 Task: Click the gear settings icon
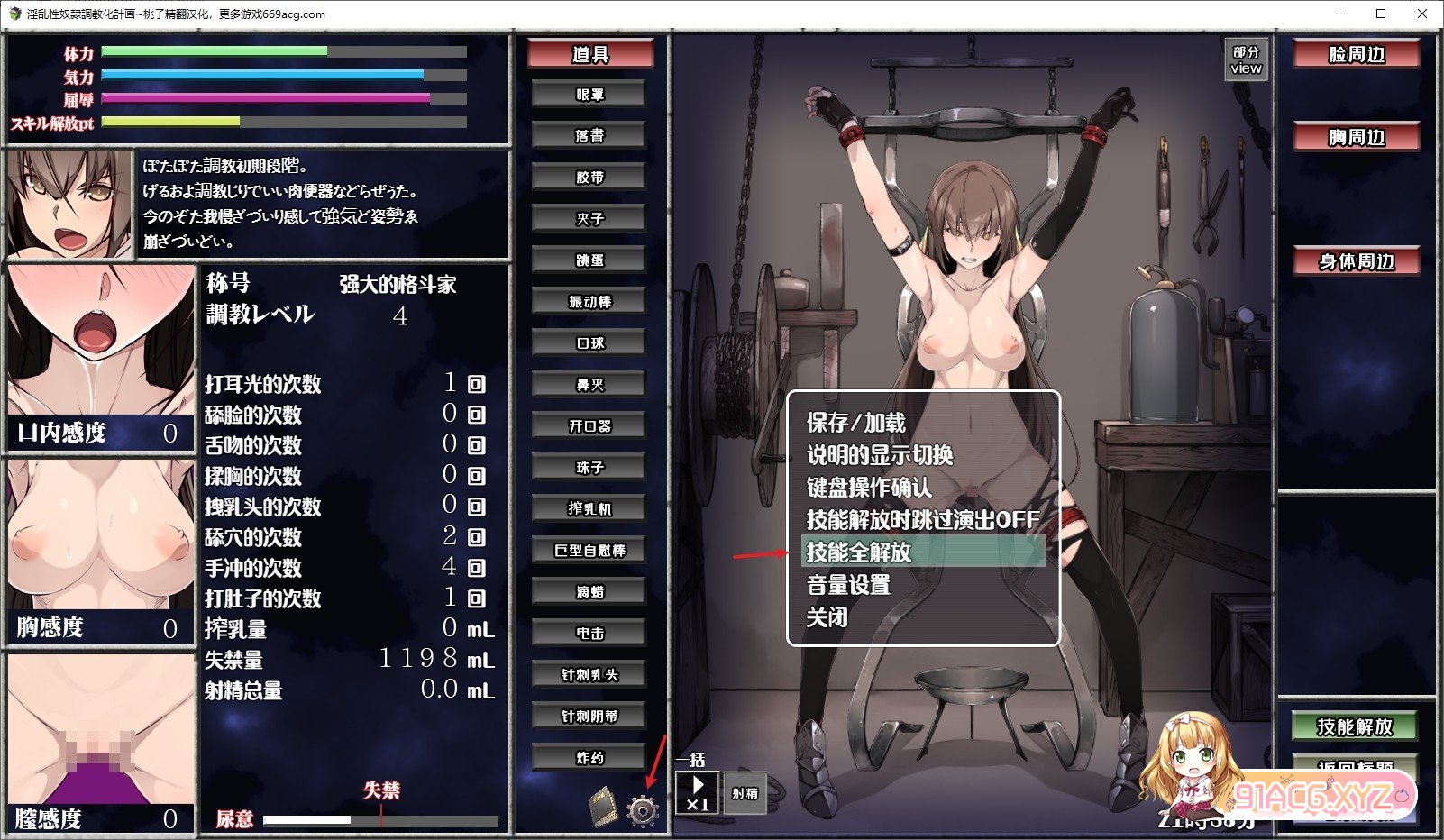[x=642, y=810]
